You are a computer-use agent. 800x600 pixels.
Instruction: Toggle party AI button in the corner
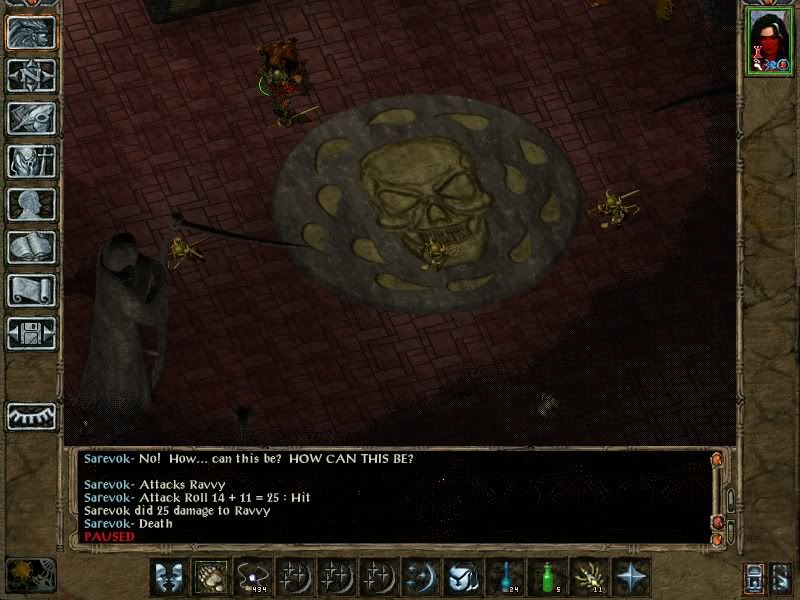[782, 578]
